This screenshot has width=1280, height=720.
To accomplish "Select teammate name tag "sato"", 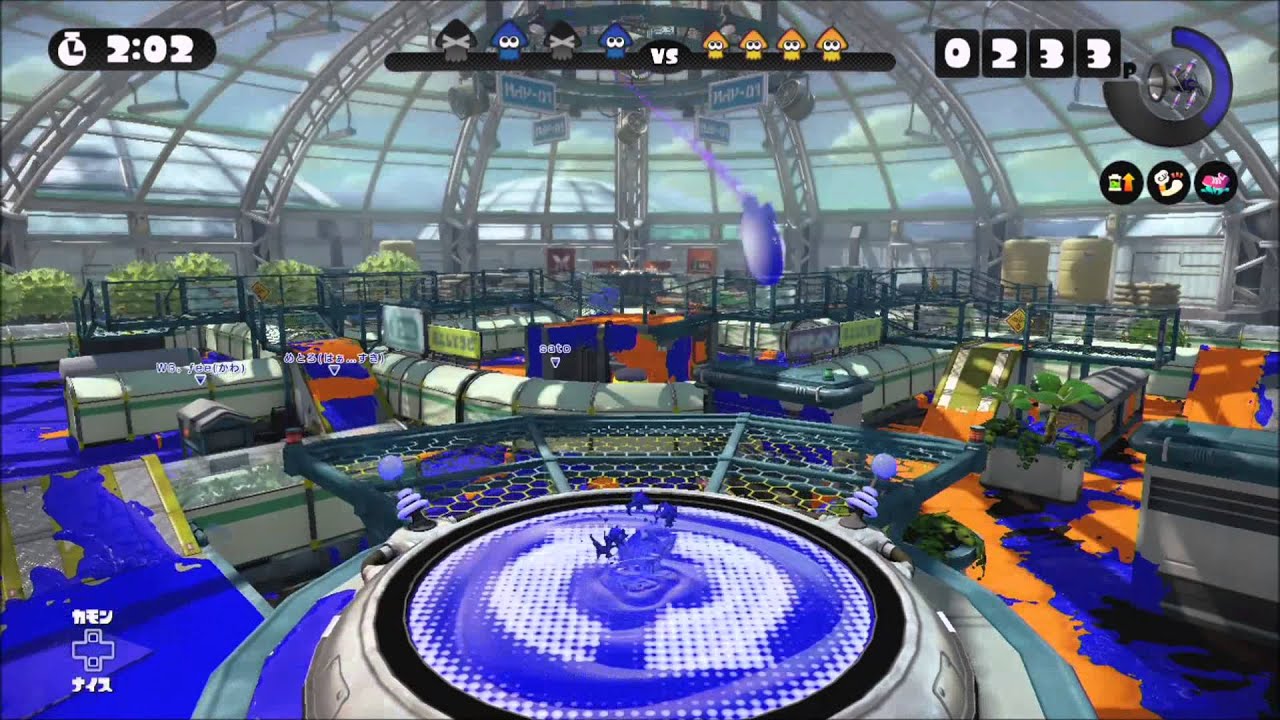I will click(554, 349).
